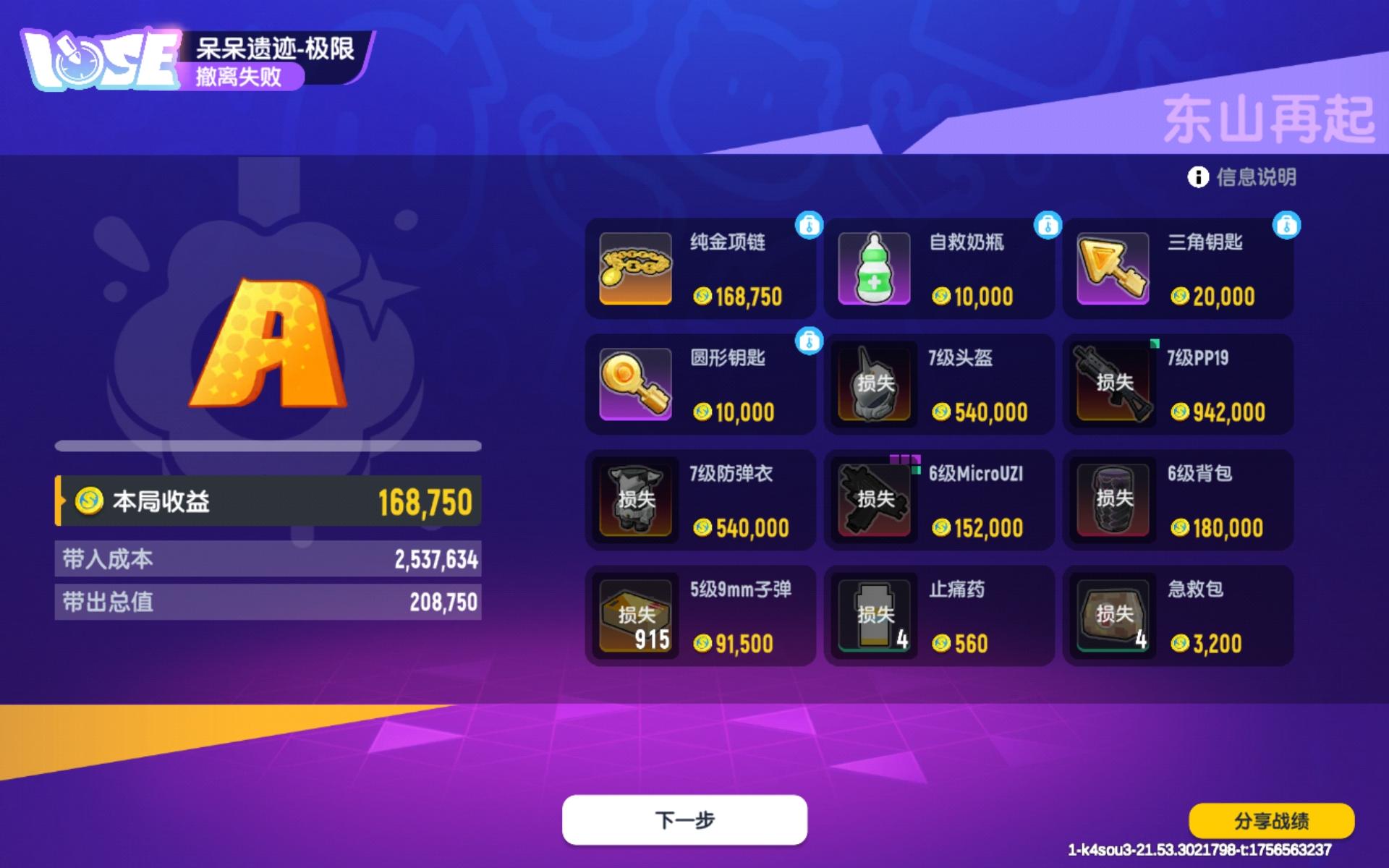This screenshot has height=868, width=1389.
Task: Click the 急救包 first aid icon
Action: [1111, 615]
